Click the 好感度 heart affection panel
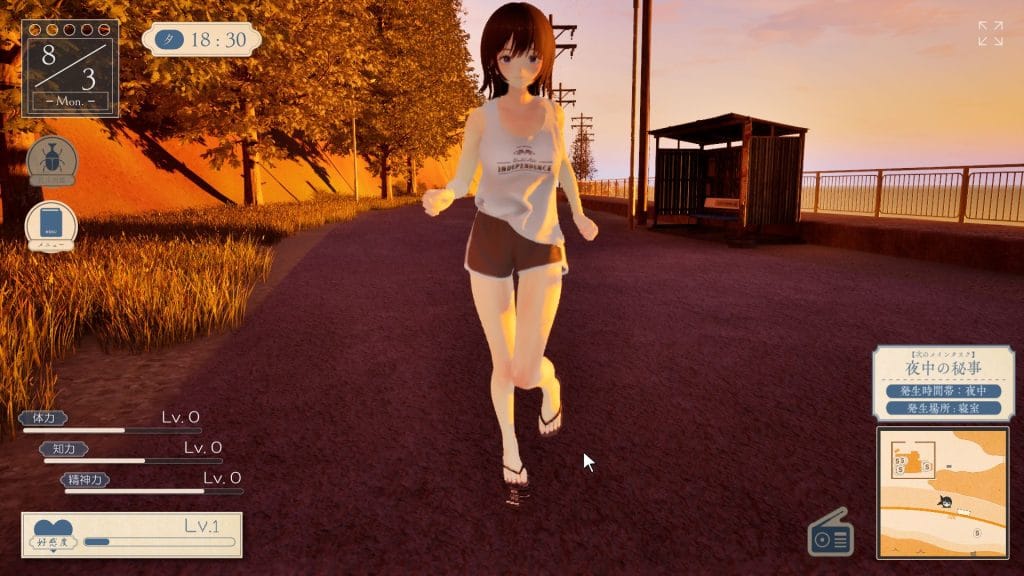Viewport: 1024px width, 576px height. [132, 535]
